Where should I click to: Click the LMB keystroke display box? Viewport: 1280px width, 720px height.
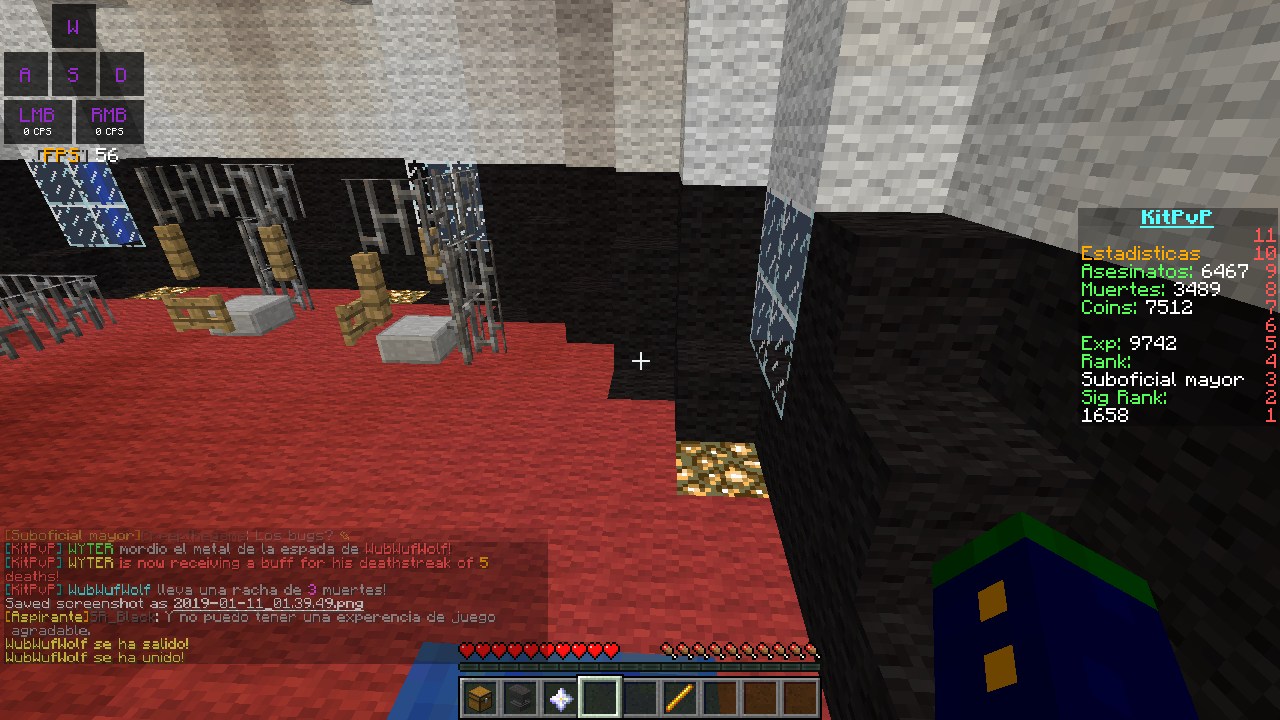(x=38, y=121)
